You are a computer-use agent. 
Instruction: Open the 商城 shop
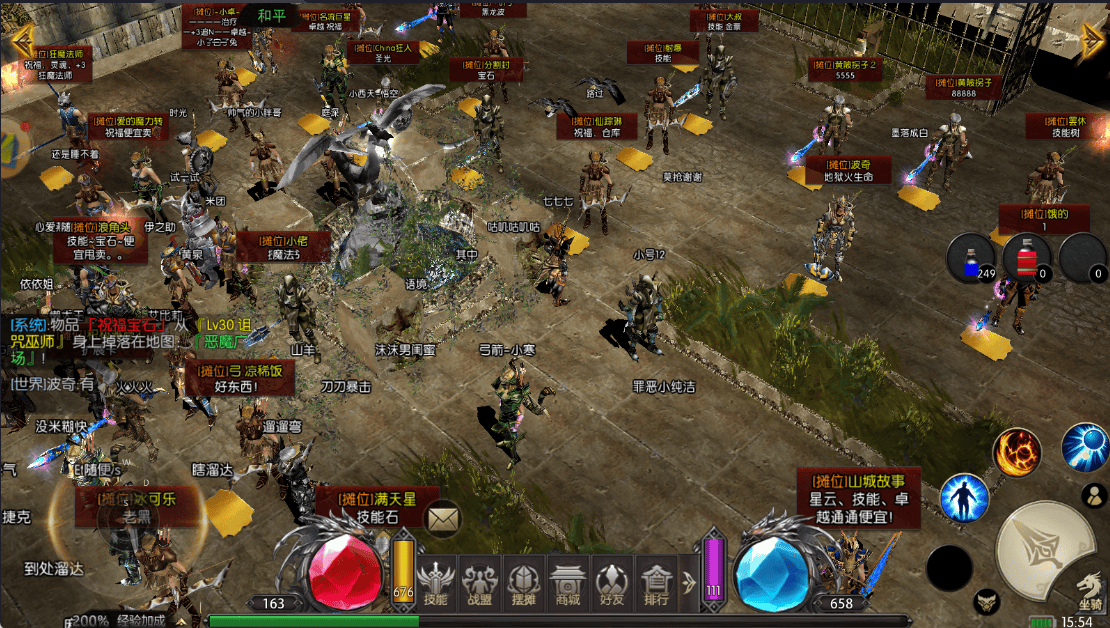click(567, 581)
